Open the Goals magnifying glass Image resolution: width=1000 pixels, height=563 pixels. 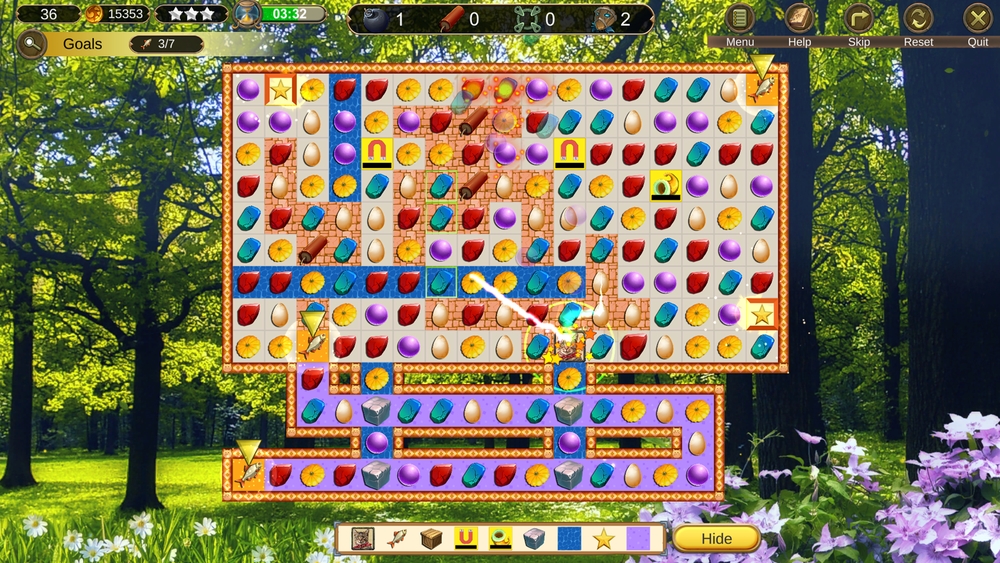(x=32, y=44)
